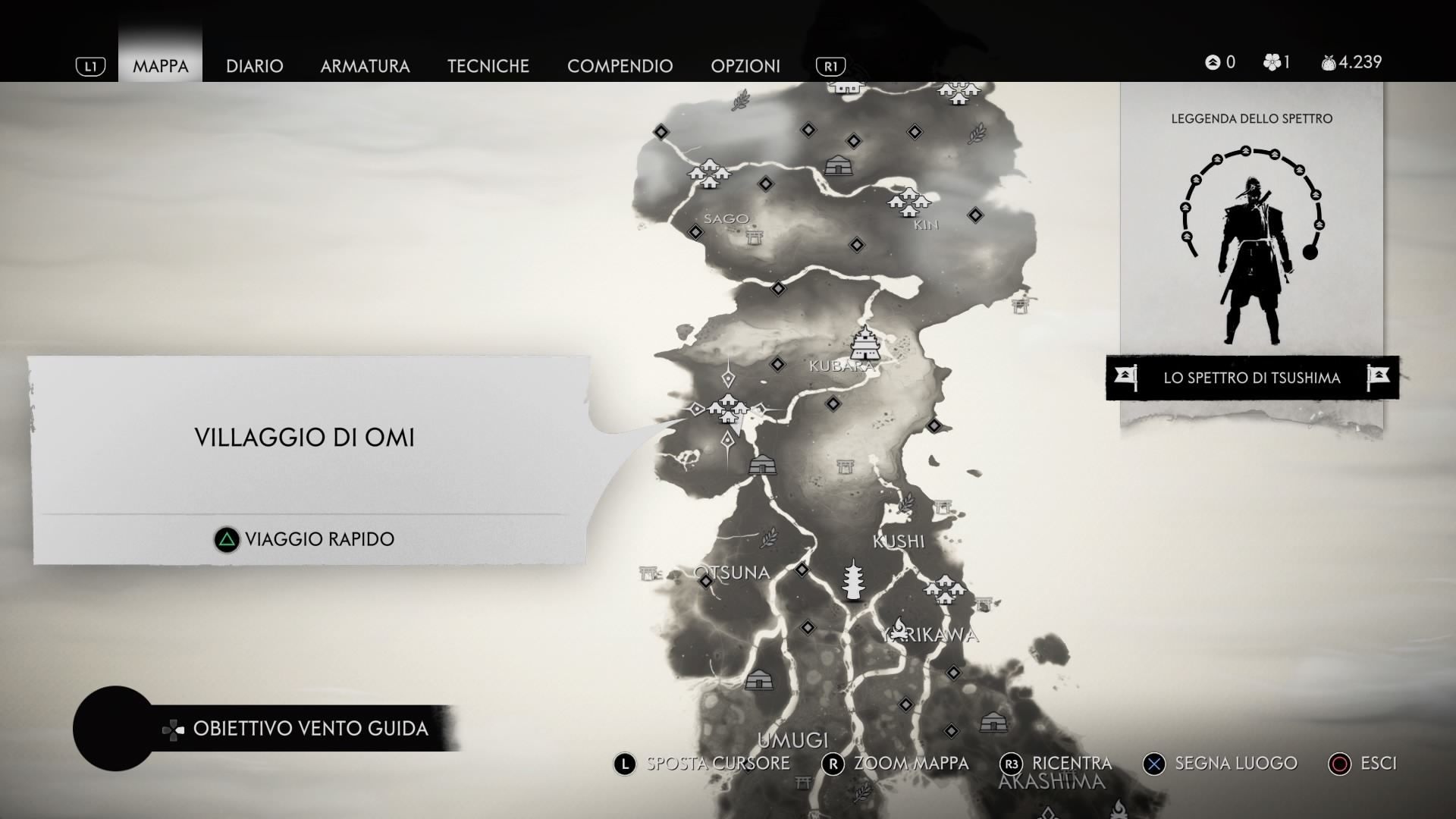Go to the Opzioni tab

coord(745,66)
